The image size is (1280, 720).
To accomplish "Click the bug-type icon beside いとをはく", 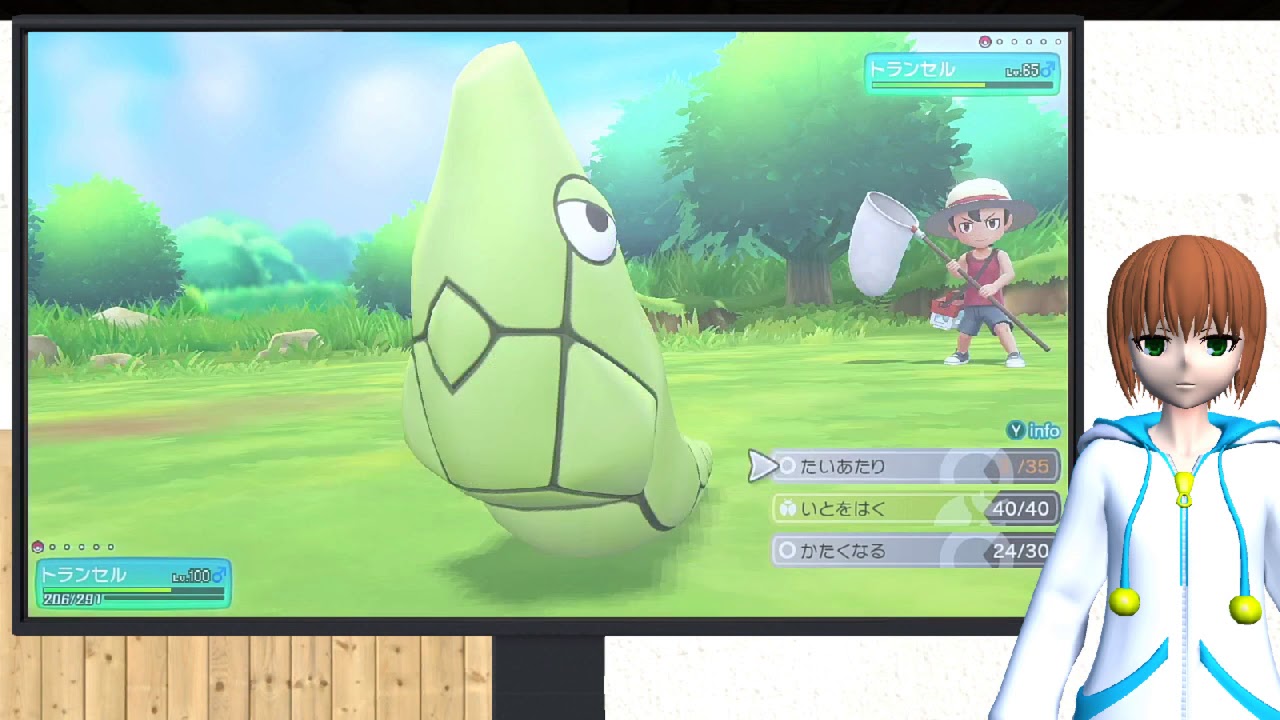I will pos(789,508).
